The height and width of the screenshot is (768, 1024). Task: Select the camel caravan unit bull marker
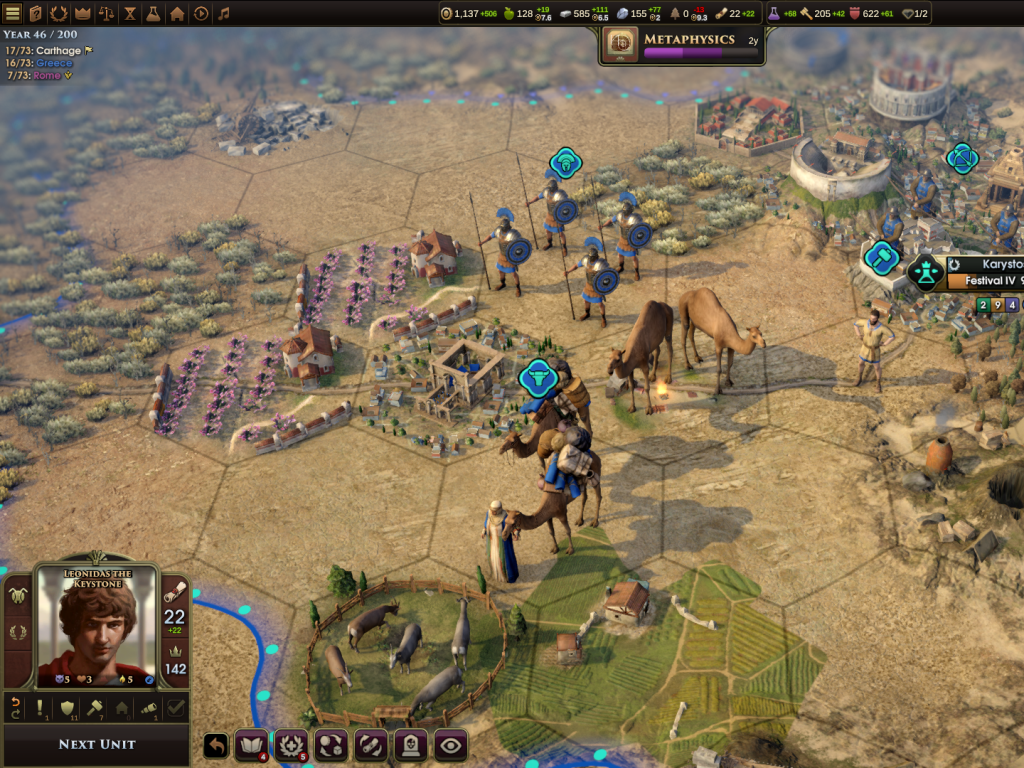(x=537, y=377)
